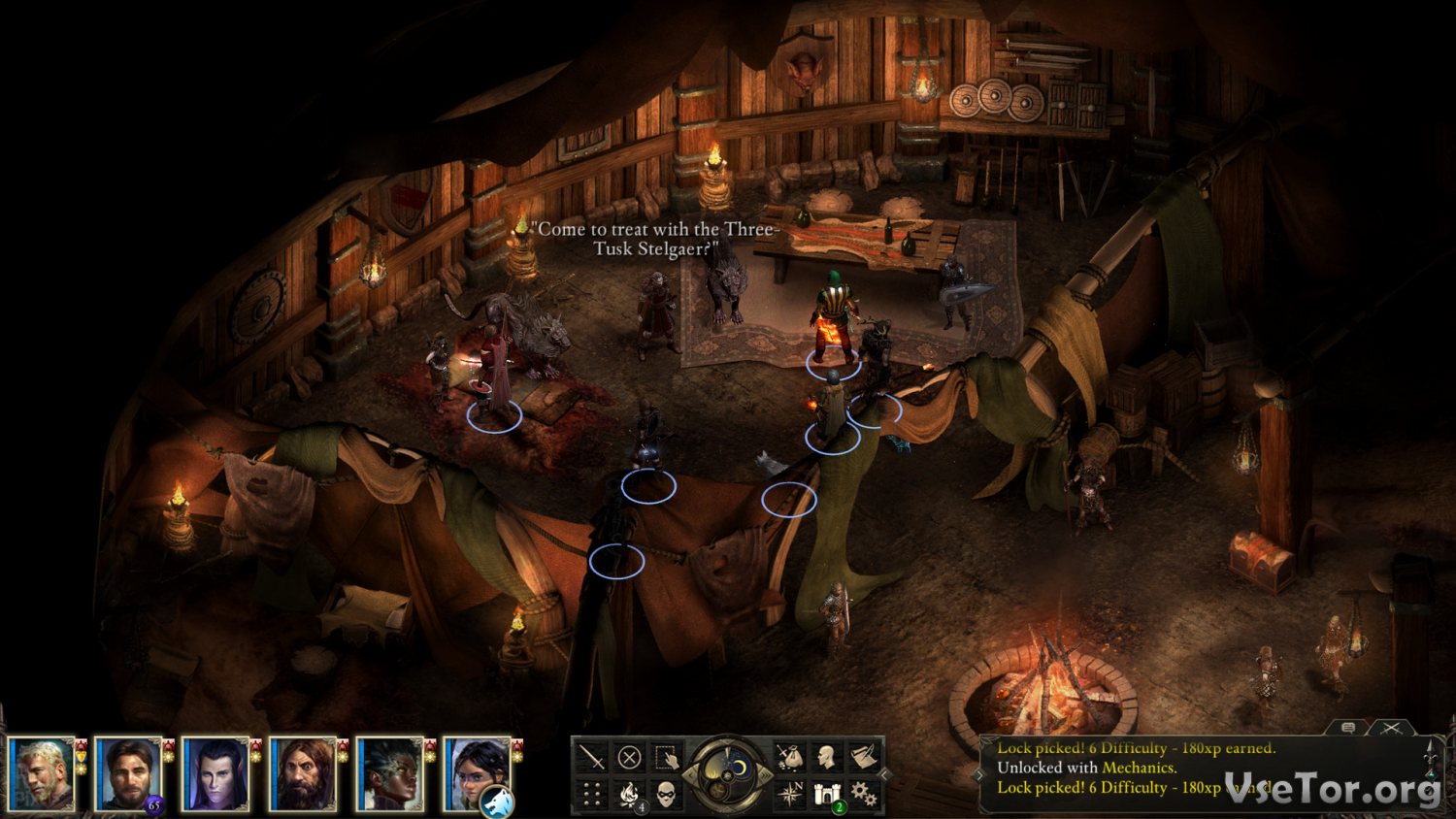This screenshot has height=819, width=1456.
Task: Open the party formation dots button
Action: (591, 796)
